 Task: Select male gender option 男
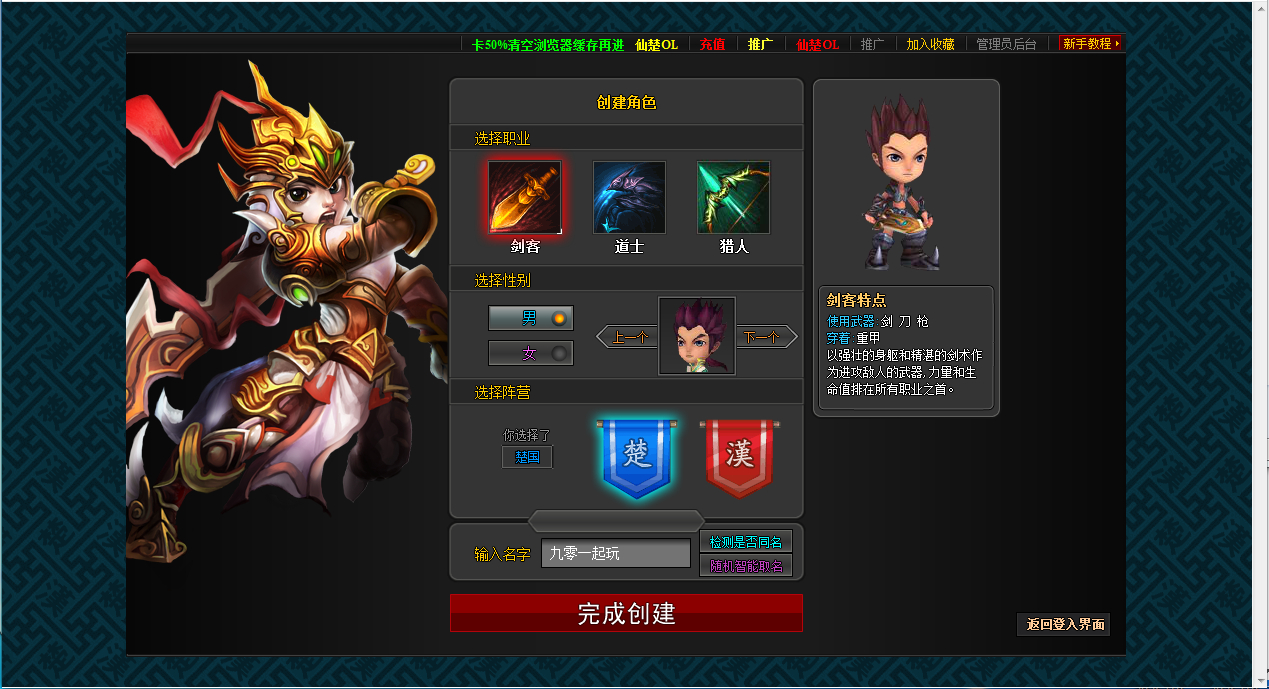pyautogui.click(x=530, y=318)
